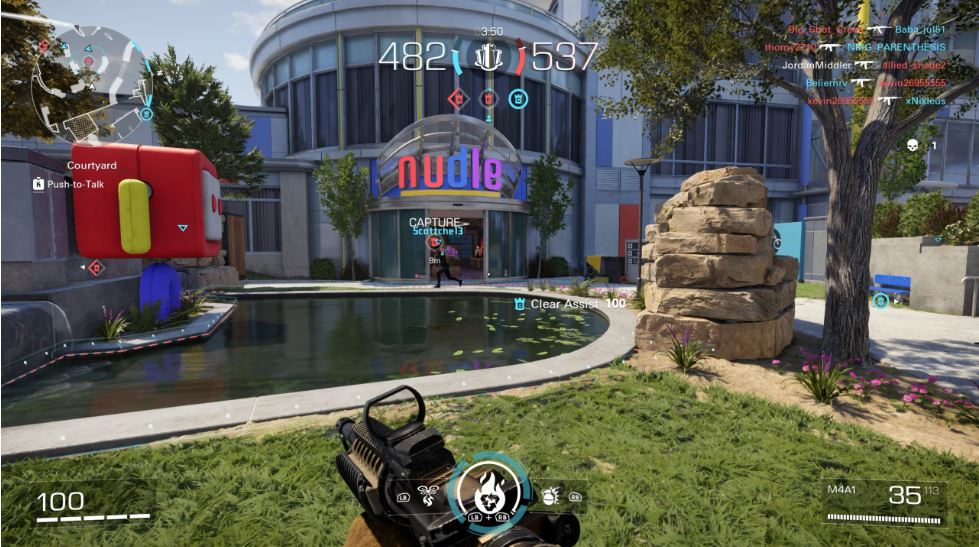Activate the central flame ultimate ability

[487, 490]
